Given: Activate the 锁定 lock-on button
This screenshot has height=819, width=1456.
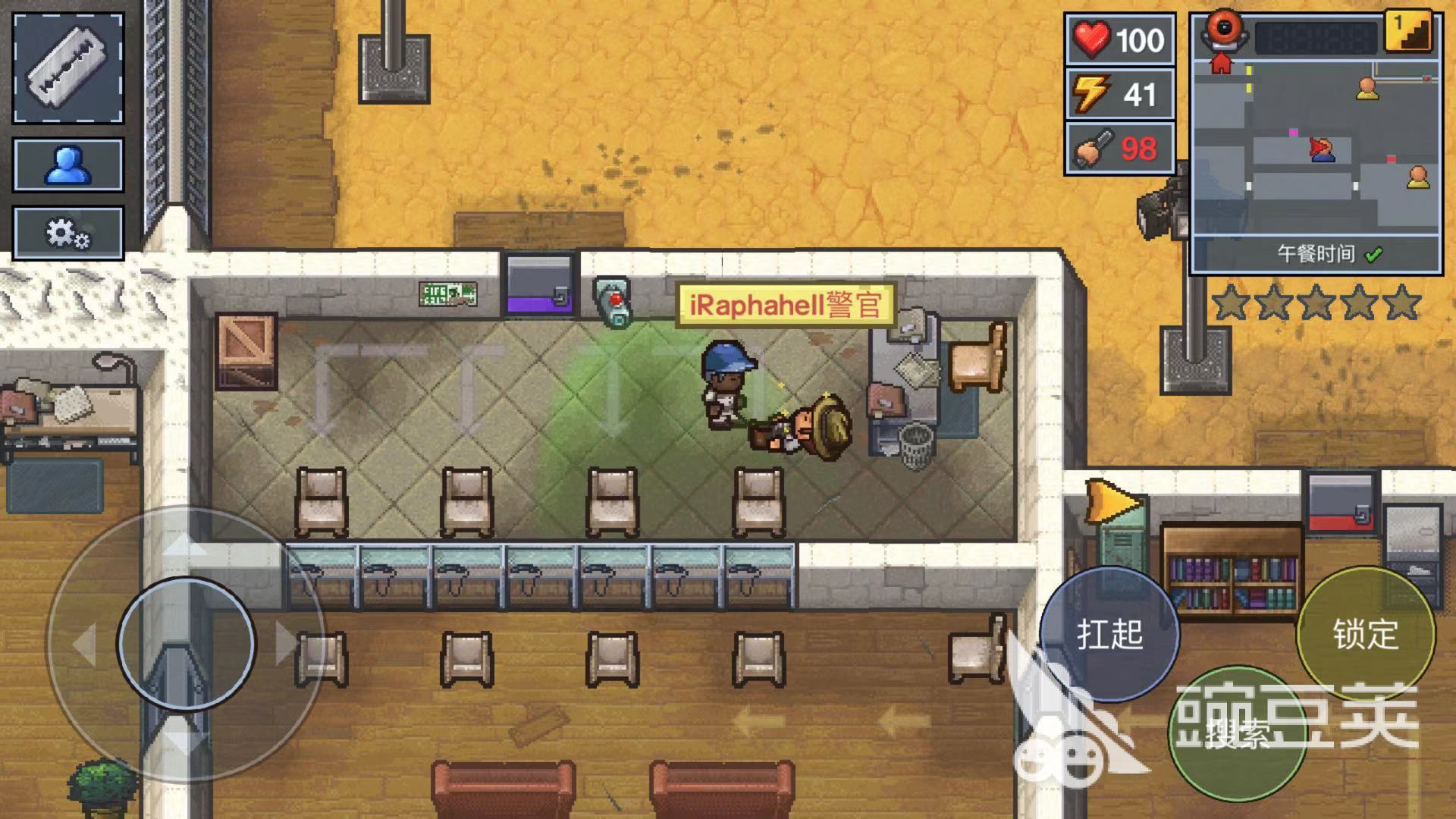Looking at the screenshot, I should click(1365, 634).
